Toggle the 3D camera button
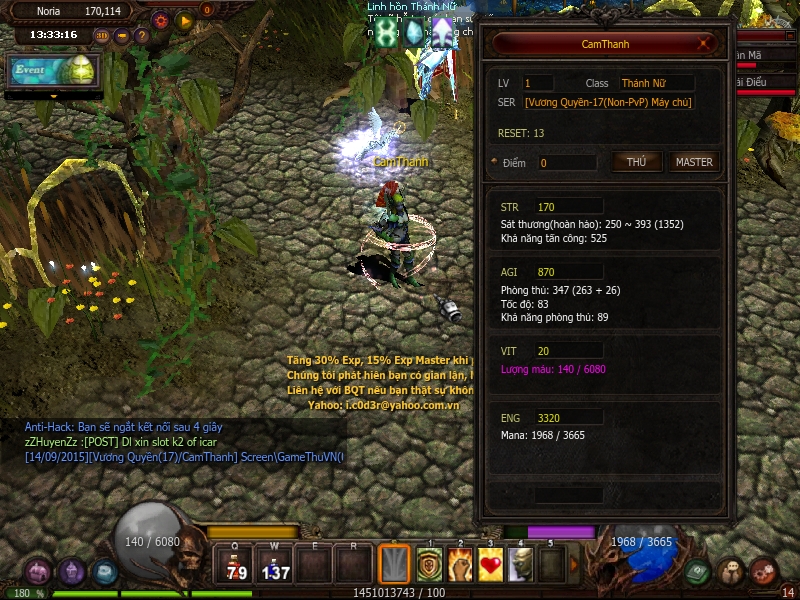This screenshot has height=600, width=800. pyautogui.click(x=102, y=35)
